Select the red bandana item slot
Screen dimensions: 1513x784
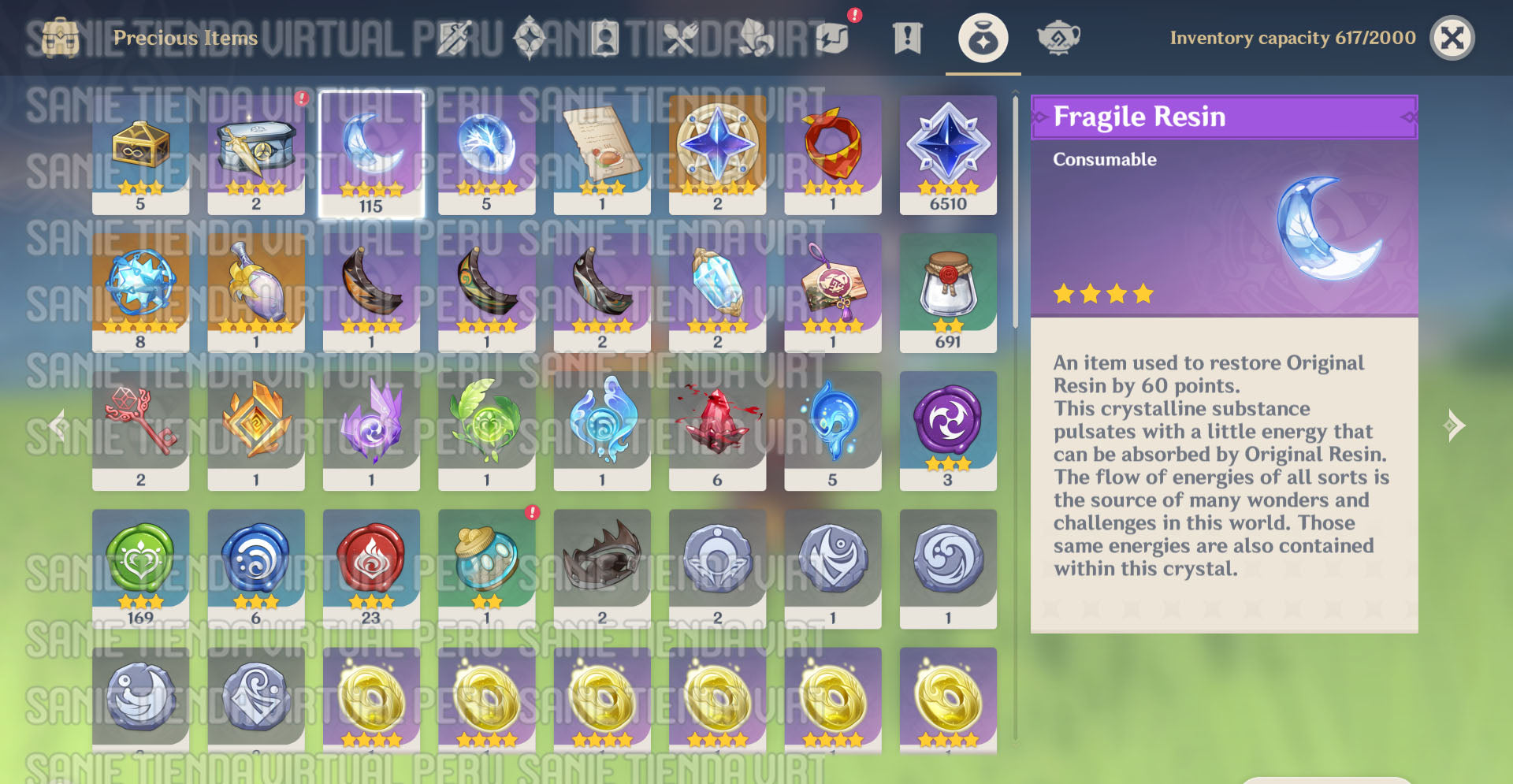tap(833, 154)
